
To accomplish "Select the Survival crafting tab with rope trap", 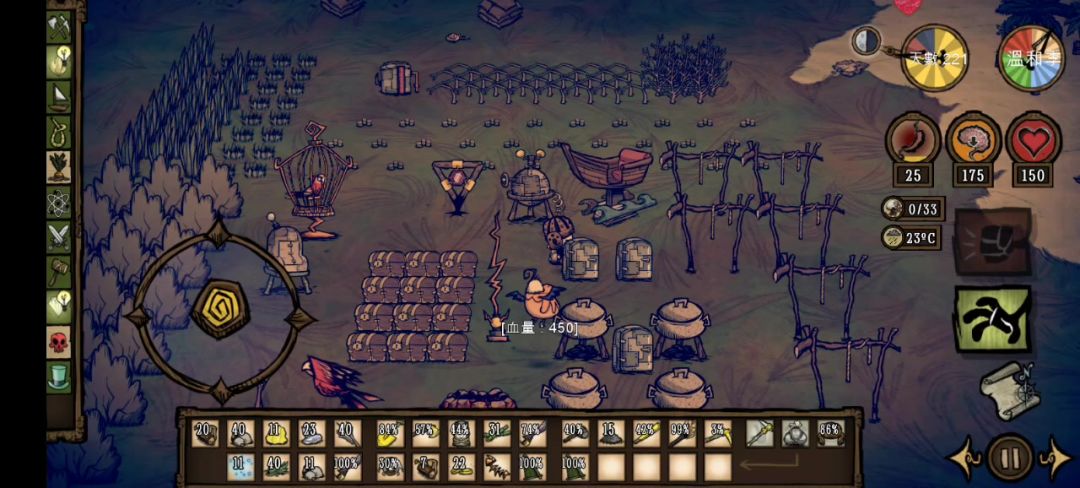I will [x=58, y=131].
